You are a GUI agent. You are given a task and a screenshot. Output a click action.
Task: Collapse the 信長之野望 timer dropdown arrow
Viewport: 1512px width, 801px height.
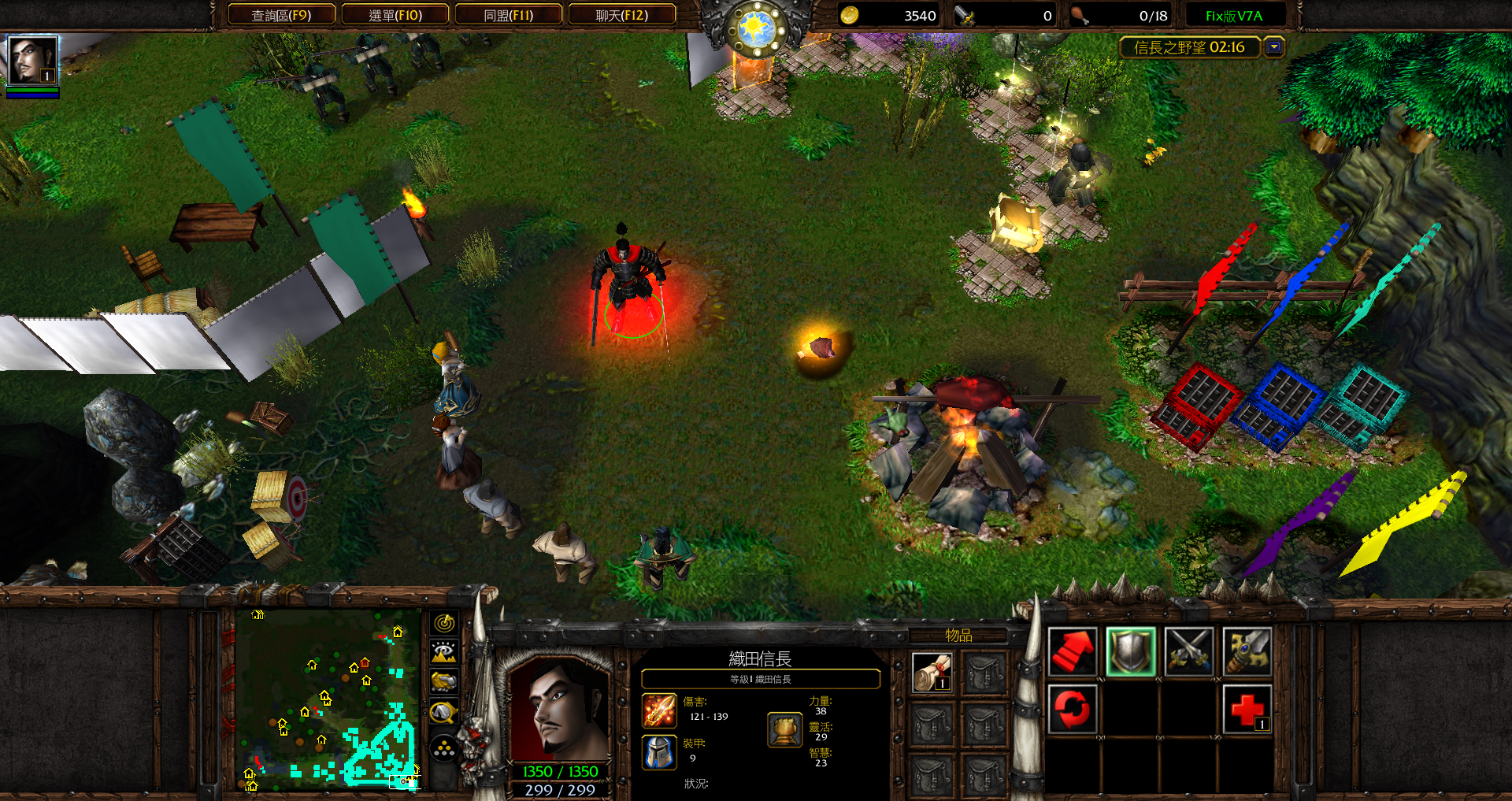point(1273,47)
